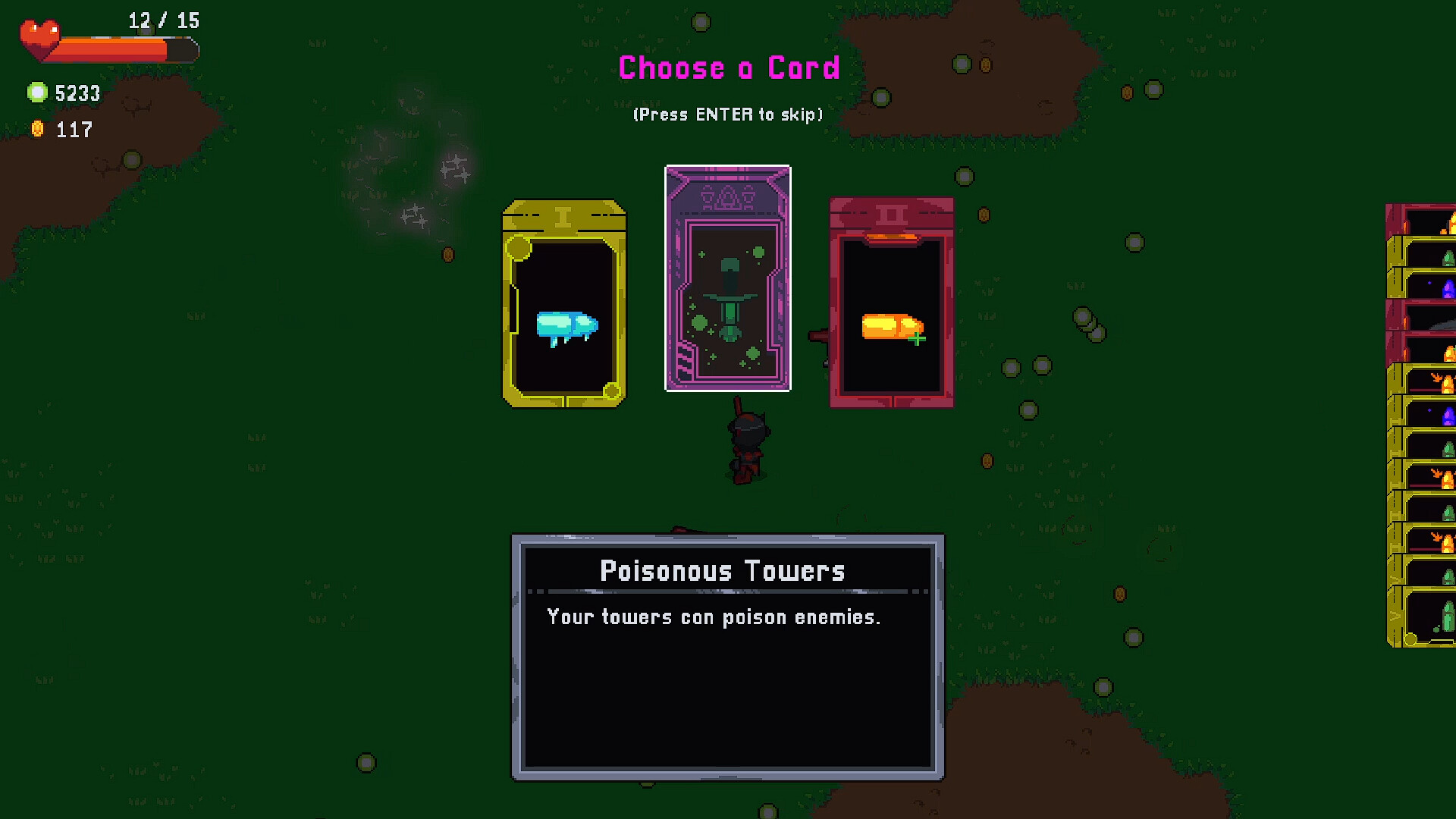Collapse the card choice overlay
This screenshot has width=1456, height=819.
(x=726, y=114)
